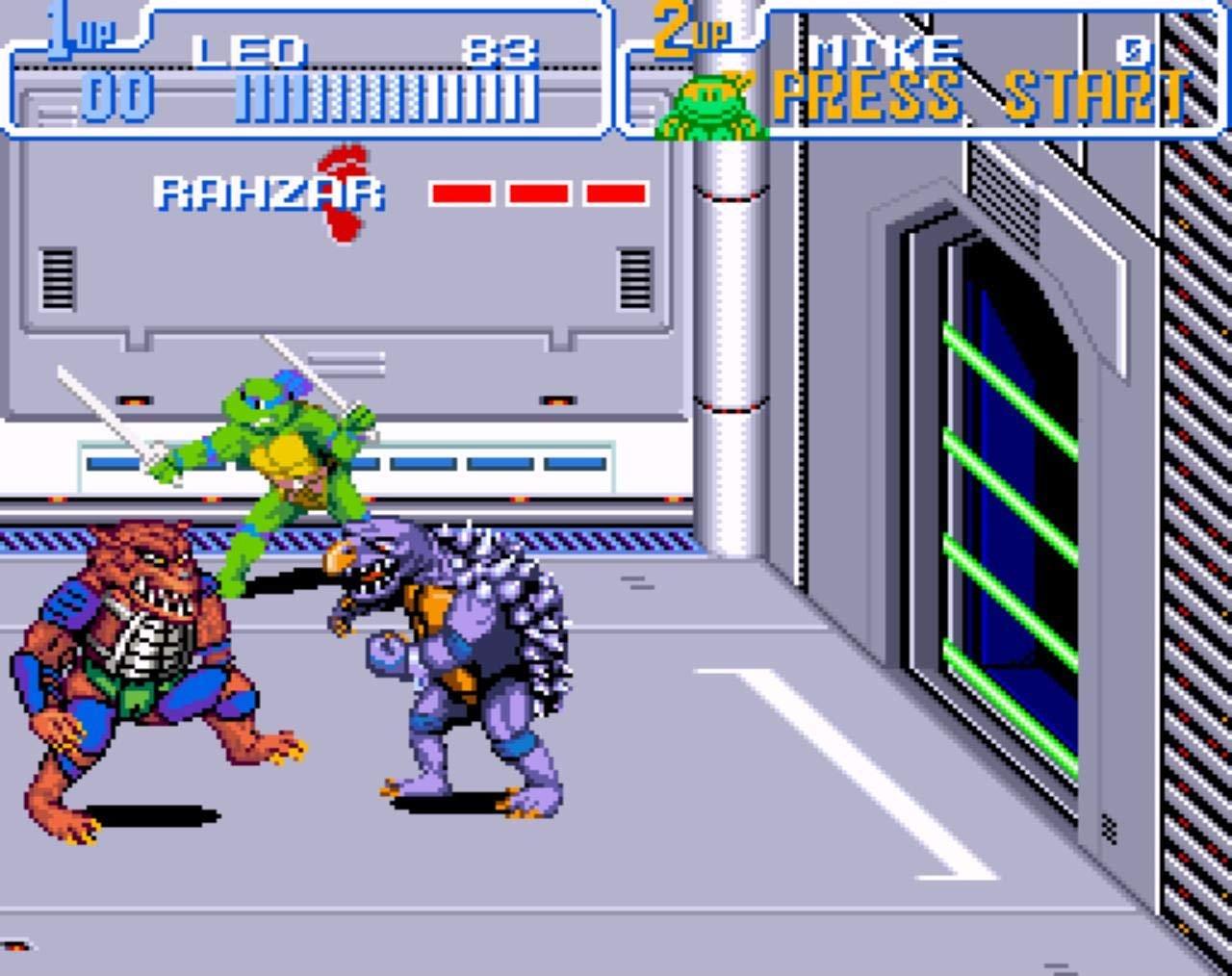The height and width of the screenshot is (976, 1232).
Task: Select the LEO name label
Action: [250, 48]
